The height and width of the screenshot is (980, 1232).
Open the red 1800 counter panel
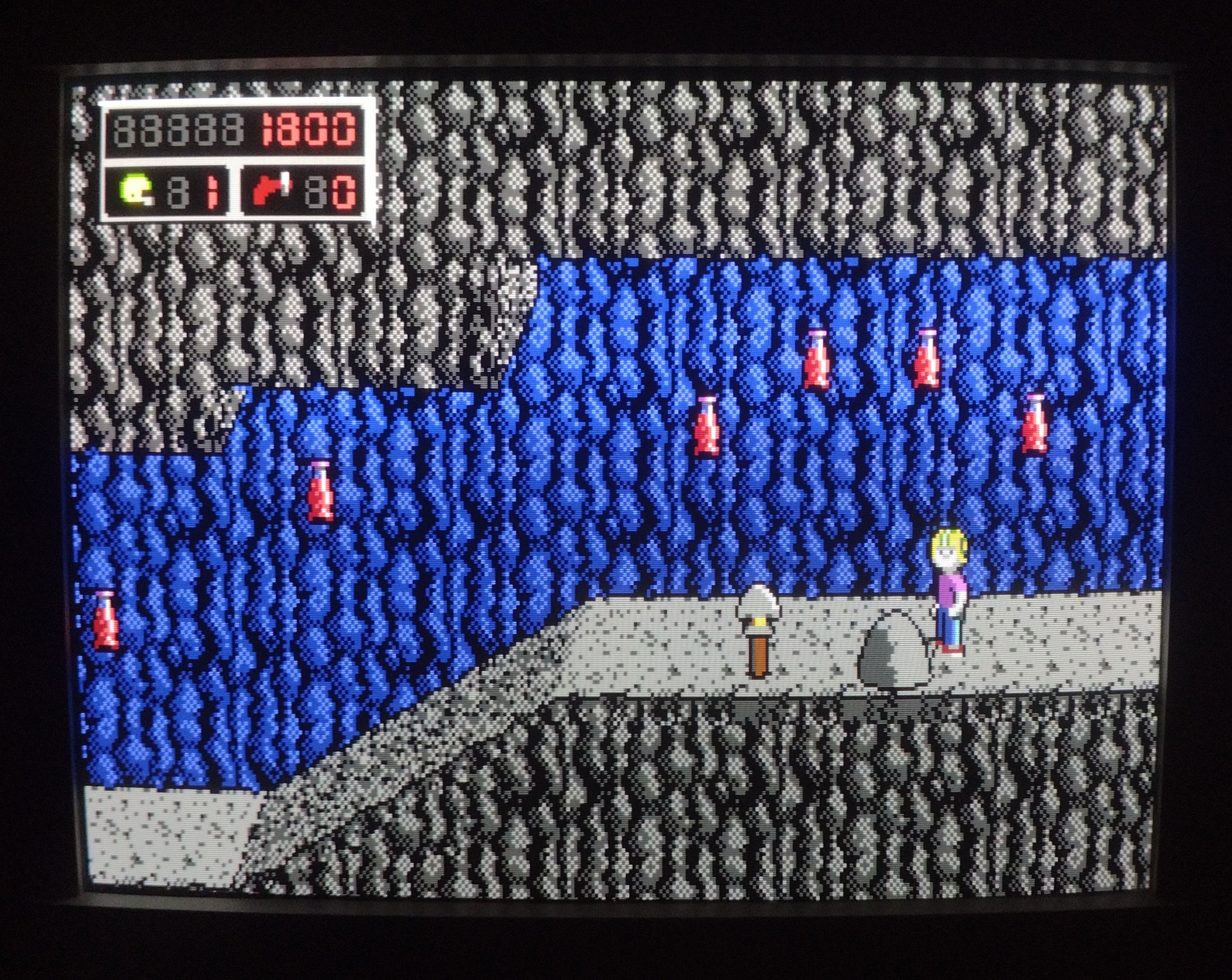[307, 132]
